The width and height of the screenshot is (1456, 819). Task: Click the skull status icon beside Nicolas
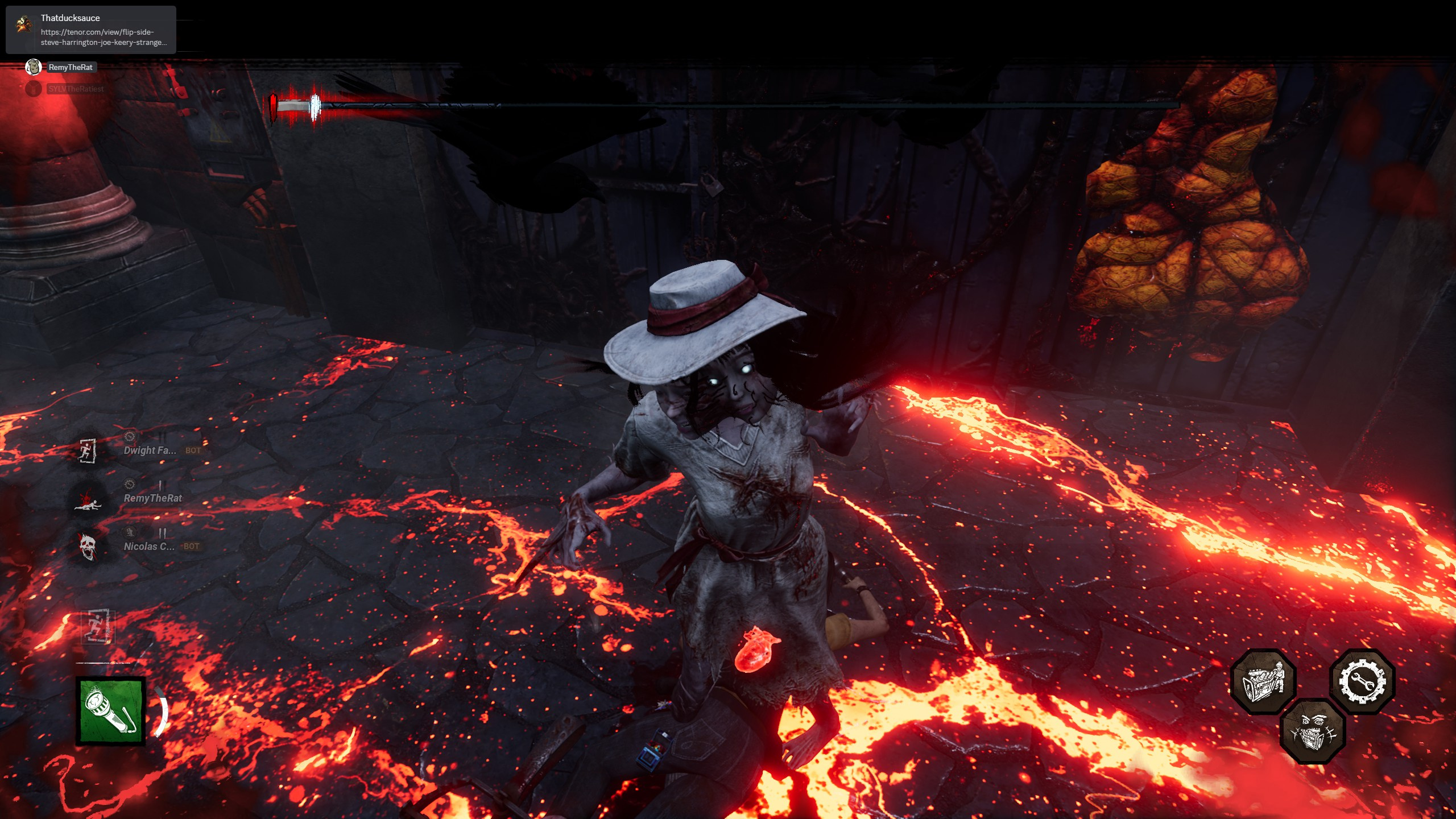point(87,547)
